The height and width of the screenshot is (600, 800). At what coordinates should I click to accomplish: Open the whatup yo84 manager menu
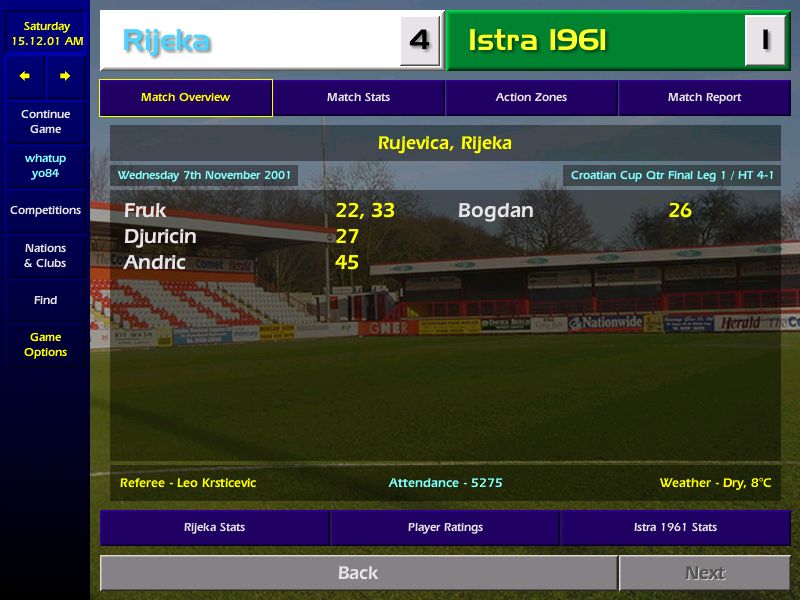(45, 166)
